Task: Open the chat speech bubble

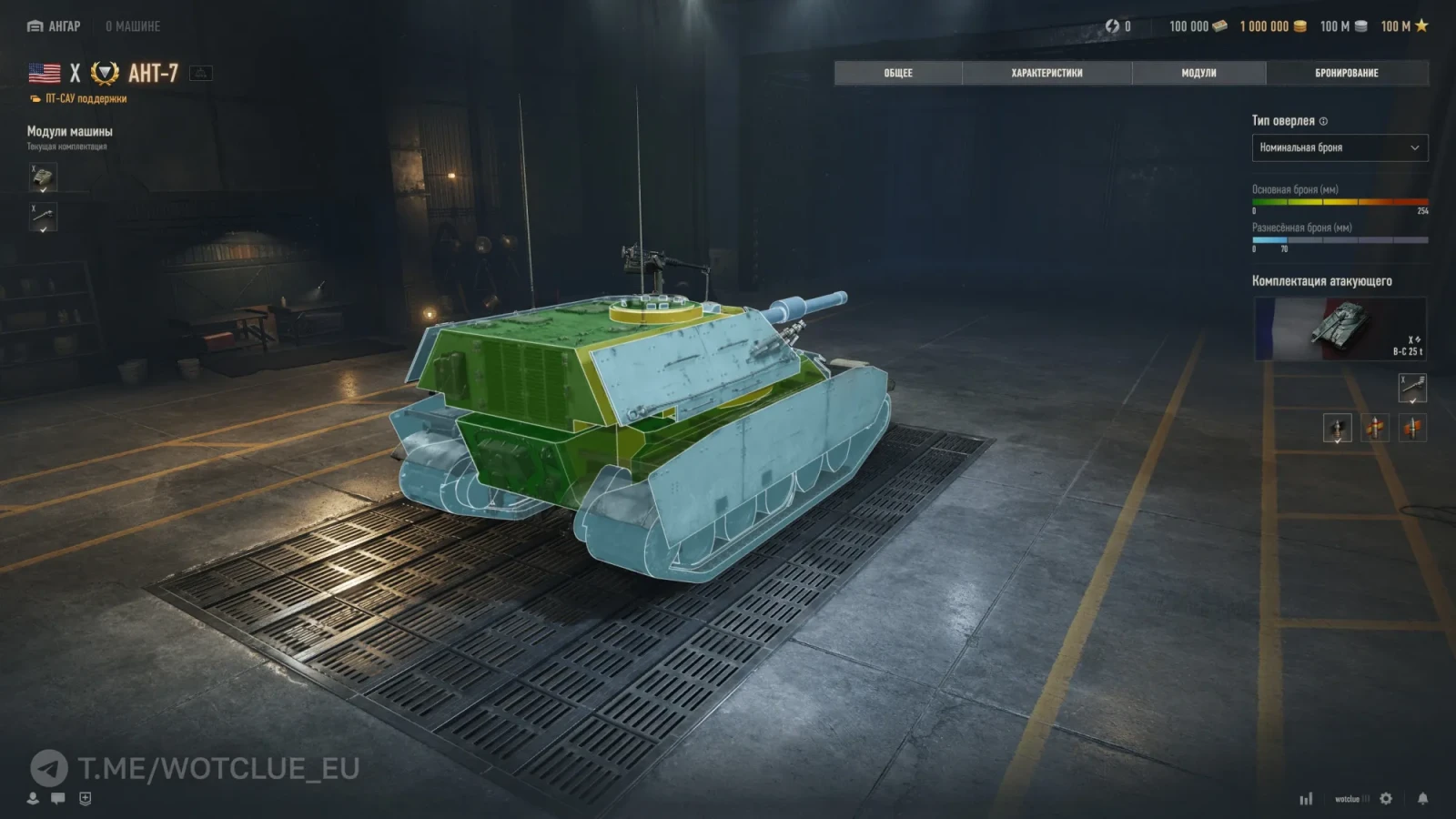Action: tap(58, 798)
